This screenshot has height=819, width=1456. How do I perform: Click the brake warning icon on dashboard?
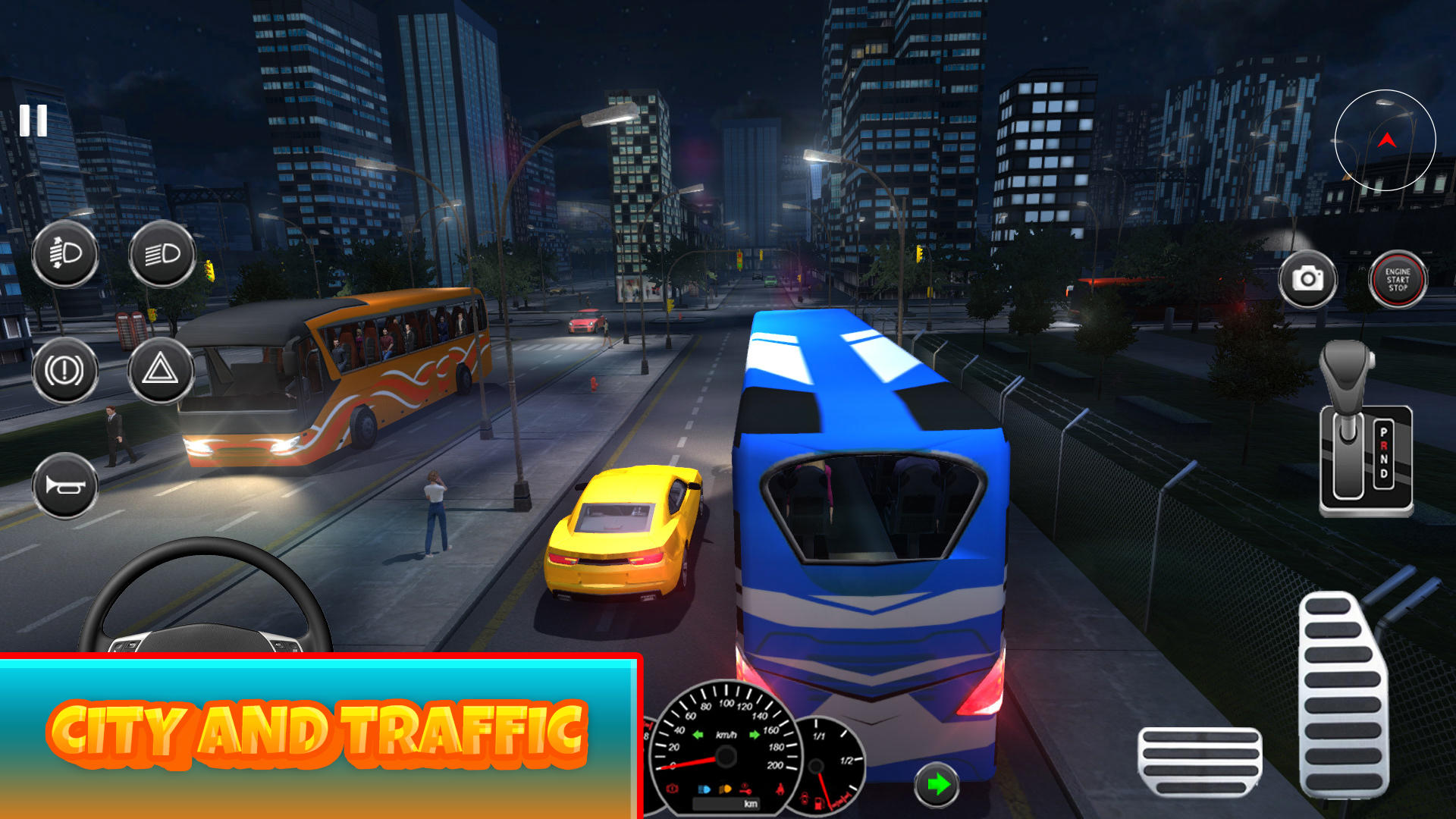[x=673, y=789]
